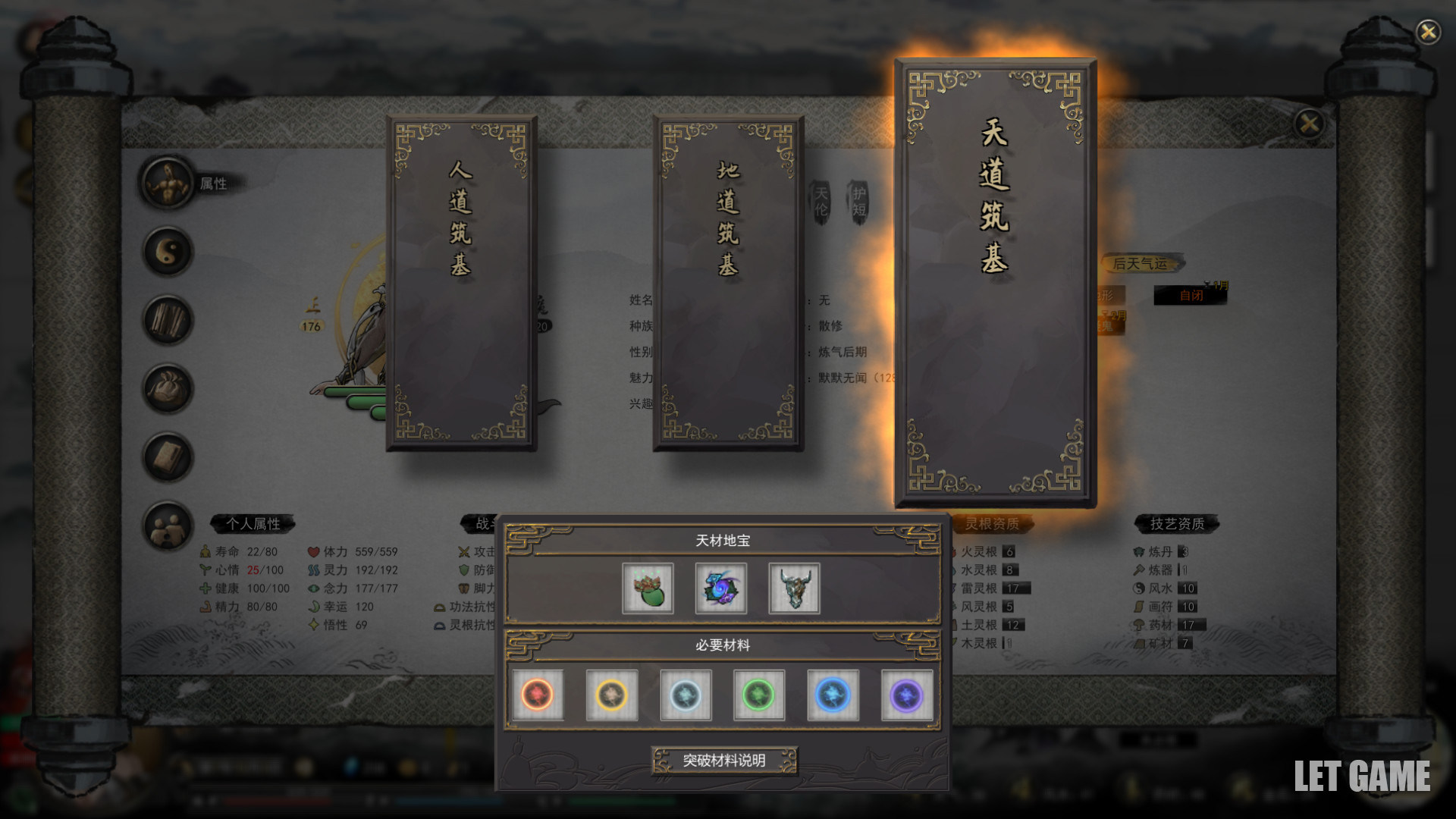Open the bamboo scrolls tab

point(168,320)
